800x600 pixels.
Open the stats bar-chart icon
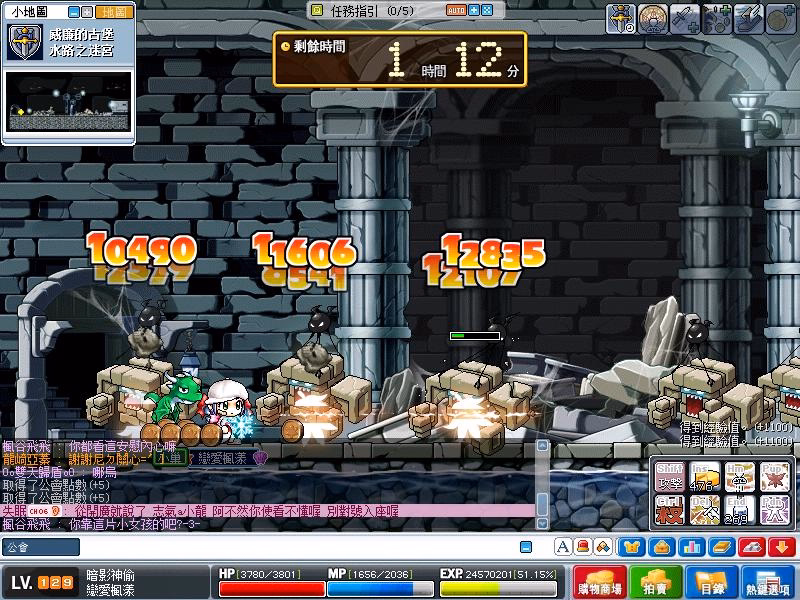[692, 547]
